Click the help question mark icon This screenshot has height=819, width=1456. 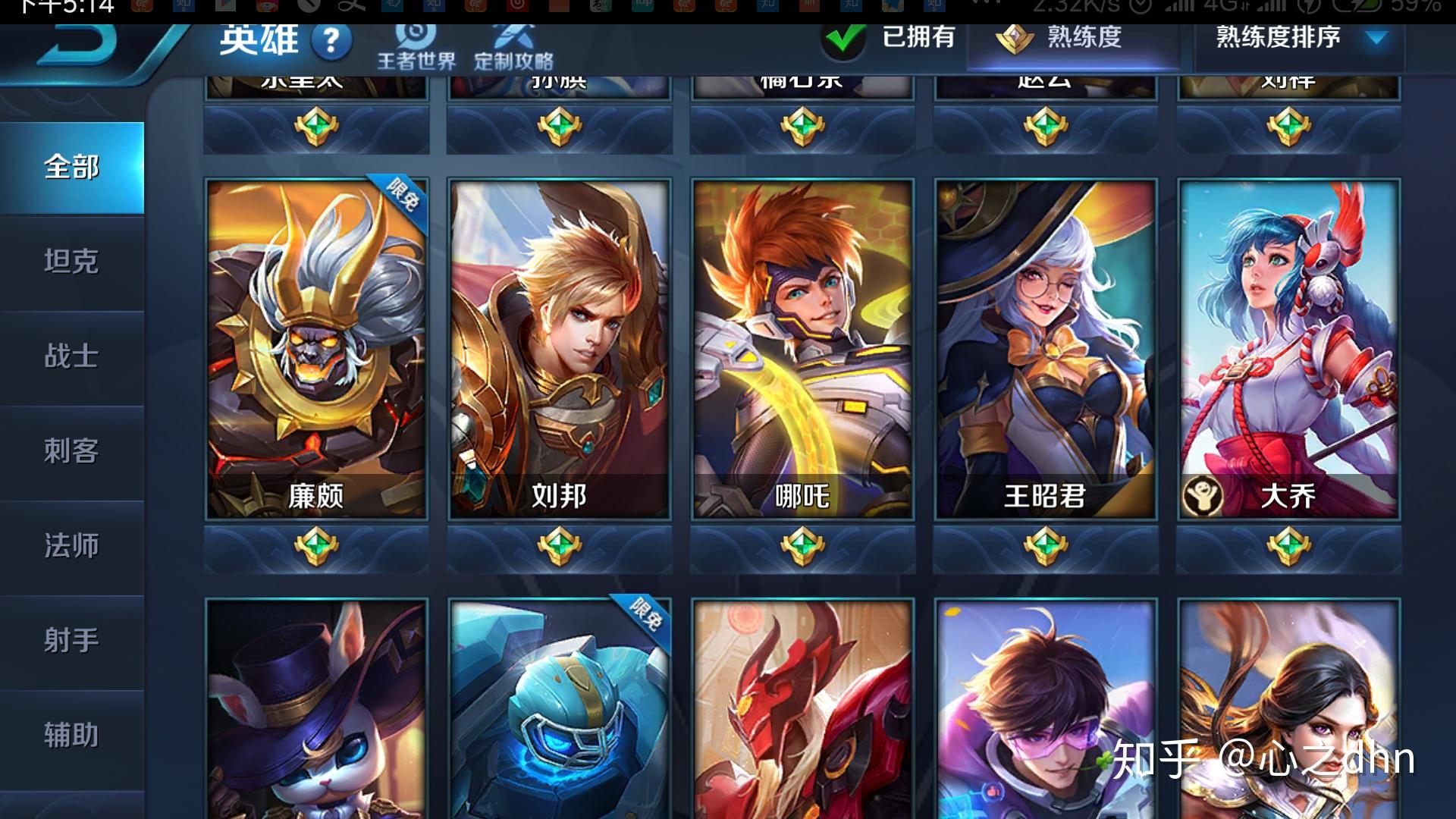pos(331,42)
